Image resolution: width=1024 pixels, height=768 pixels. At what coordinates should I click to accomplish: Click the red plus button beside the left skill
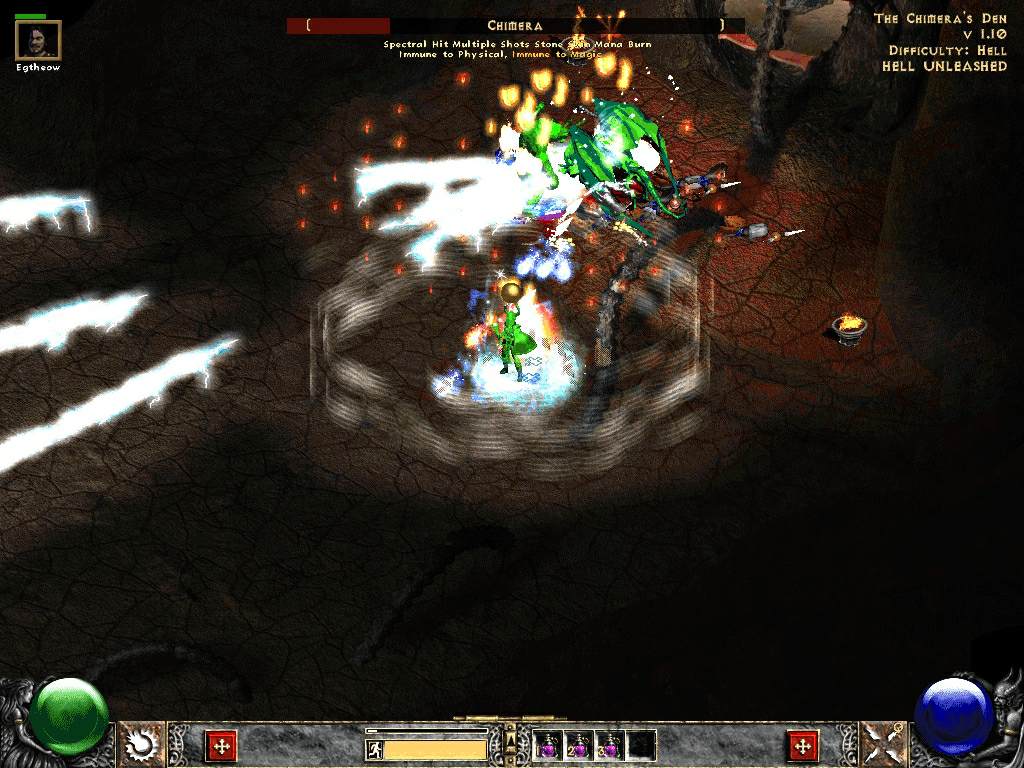click(x=220, y=746)
